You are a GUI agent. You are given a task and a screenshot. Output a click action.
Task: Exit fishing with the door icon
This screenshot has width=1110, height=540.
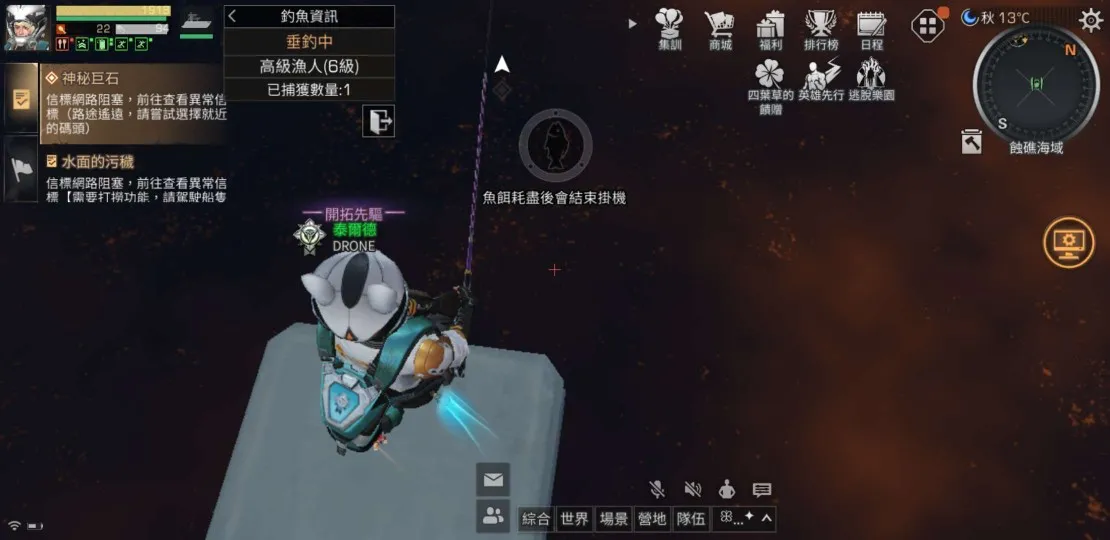tap(379, 122)
